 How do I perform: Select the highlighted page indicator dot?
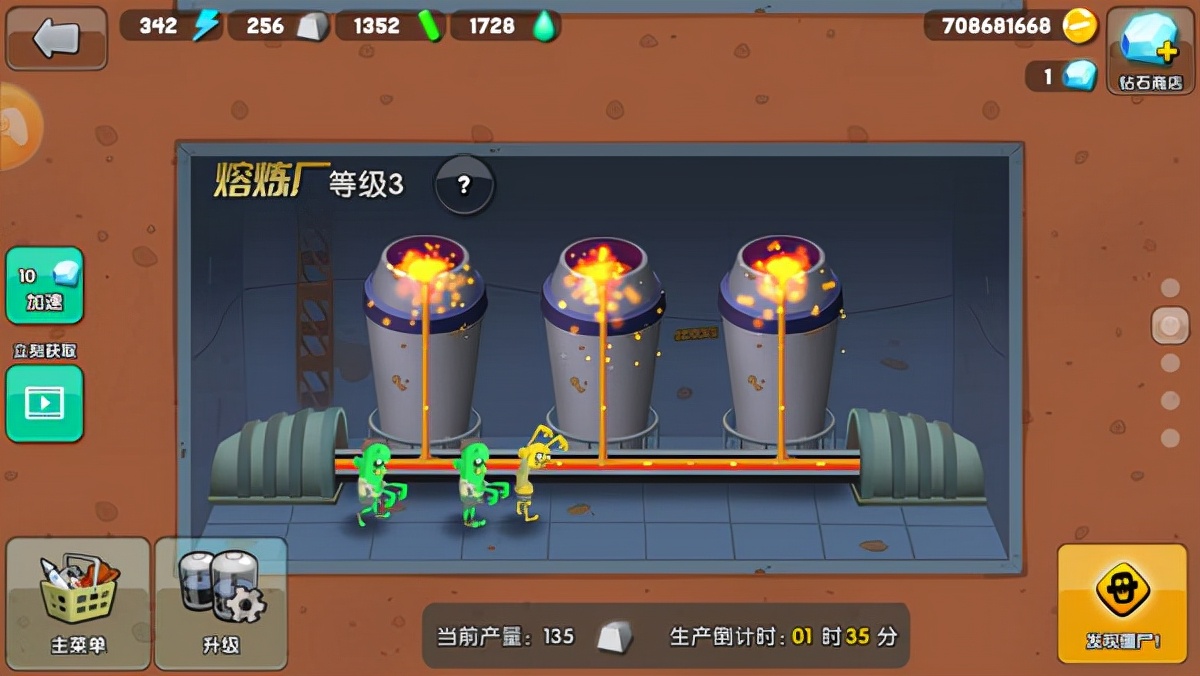click(x=1170, y=325)
